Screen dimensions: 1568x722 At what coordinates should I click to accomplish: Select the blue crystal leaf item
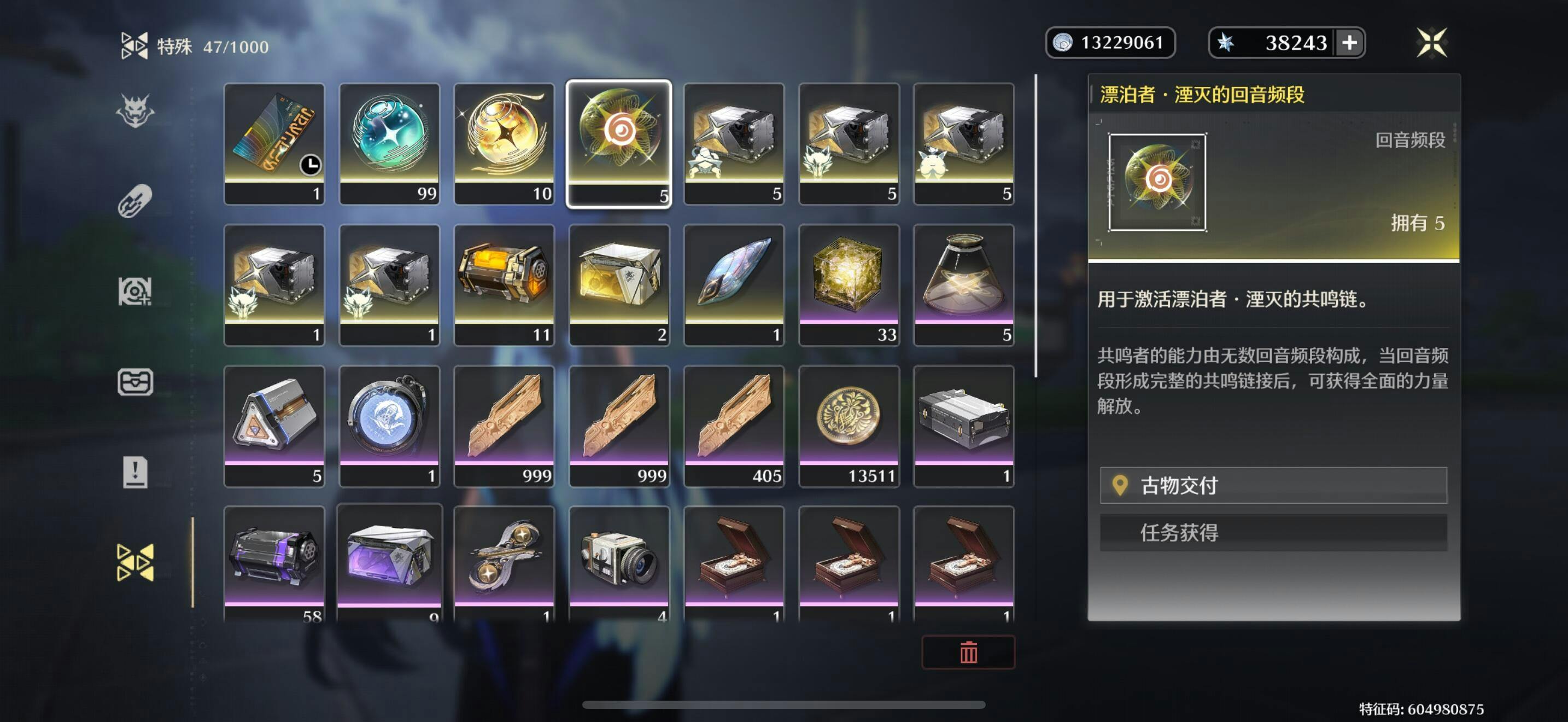click(x=734, y=285)
